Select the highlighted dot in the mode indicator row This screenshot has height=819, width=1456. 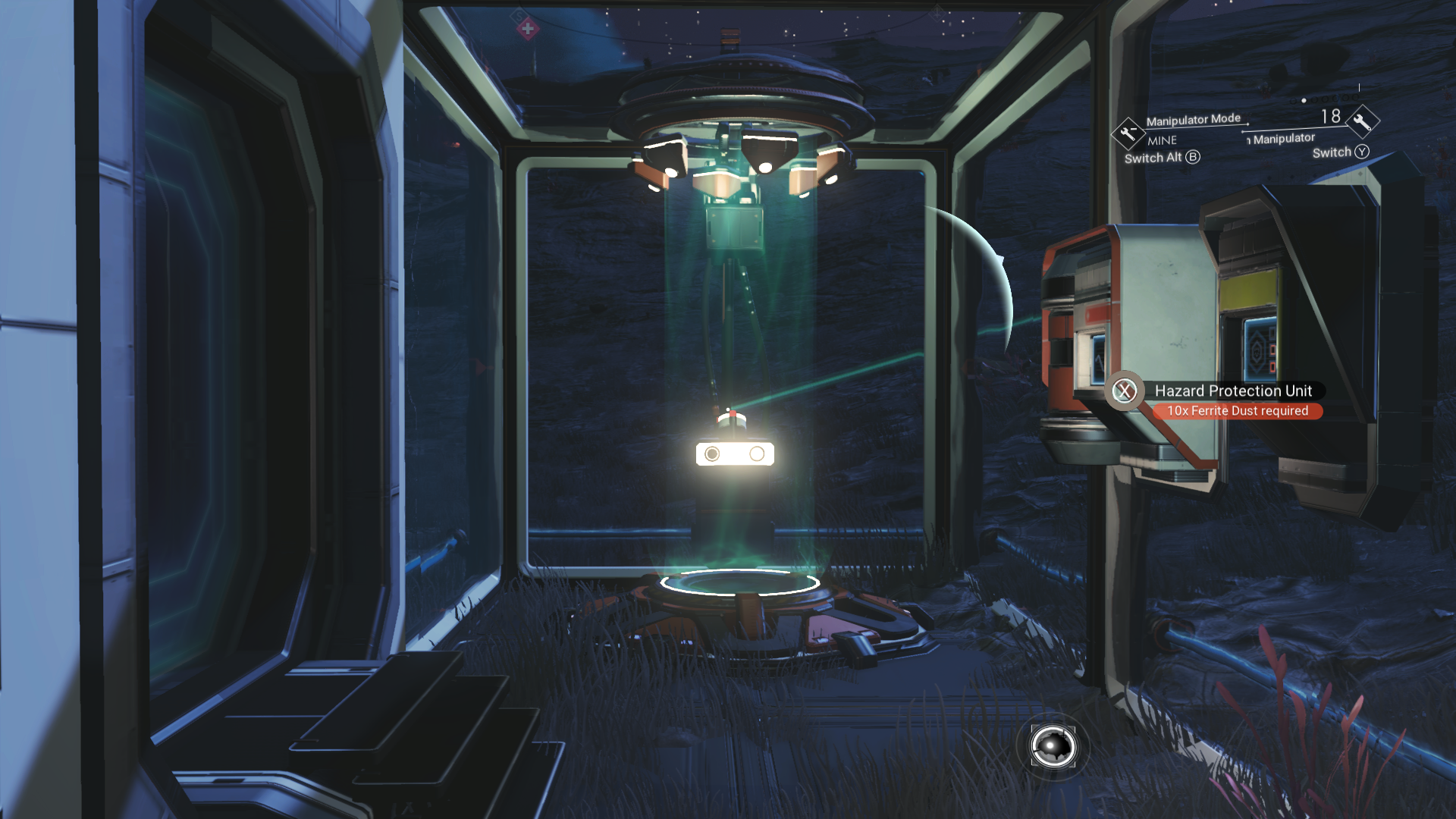(1304, 100)
